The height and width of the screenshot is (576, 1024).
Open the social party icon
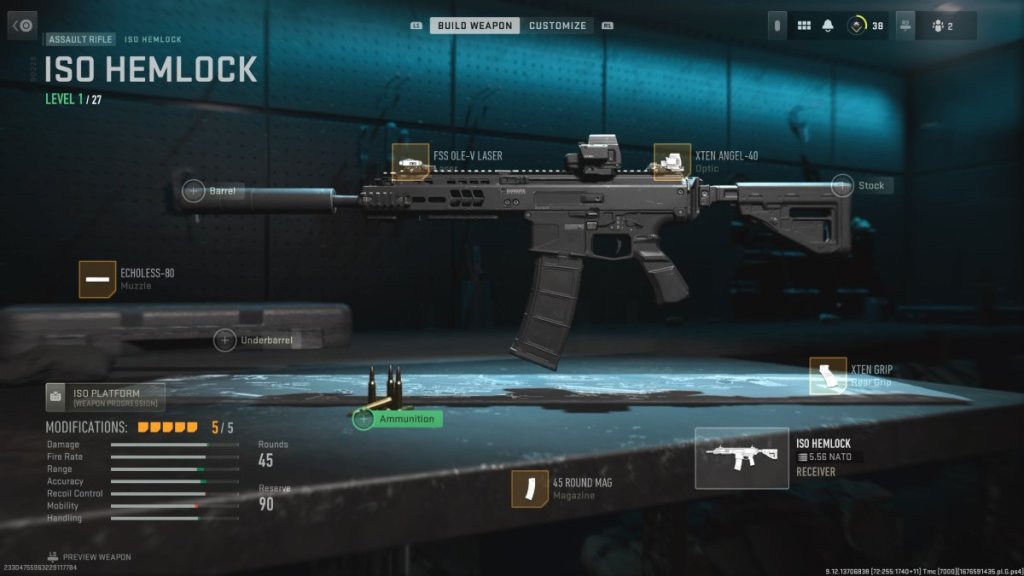[x=942, y=25]
